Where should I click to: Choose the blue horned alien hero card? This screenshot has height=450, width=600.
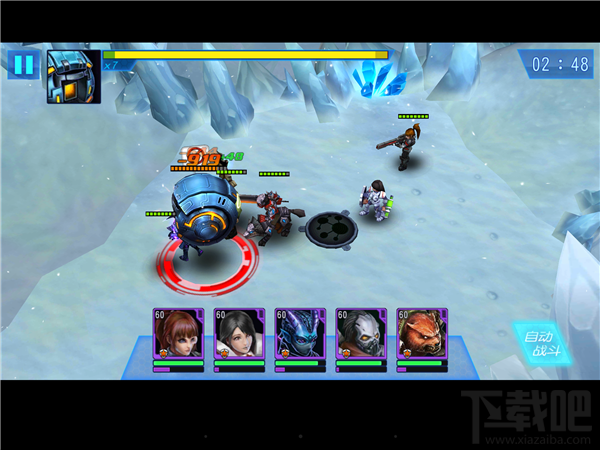[300, 334]
